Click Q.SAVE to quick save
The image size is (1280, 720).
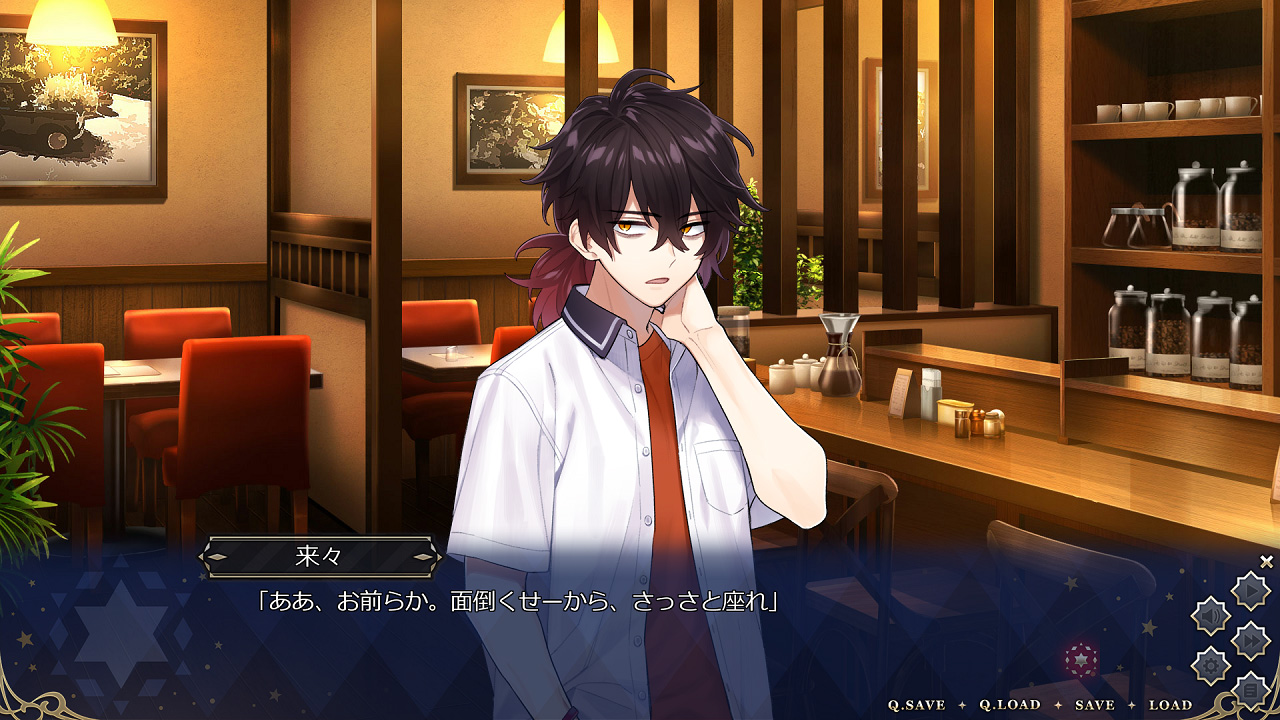[x=916, y=705]
